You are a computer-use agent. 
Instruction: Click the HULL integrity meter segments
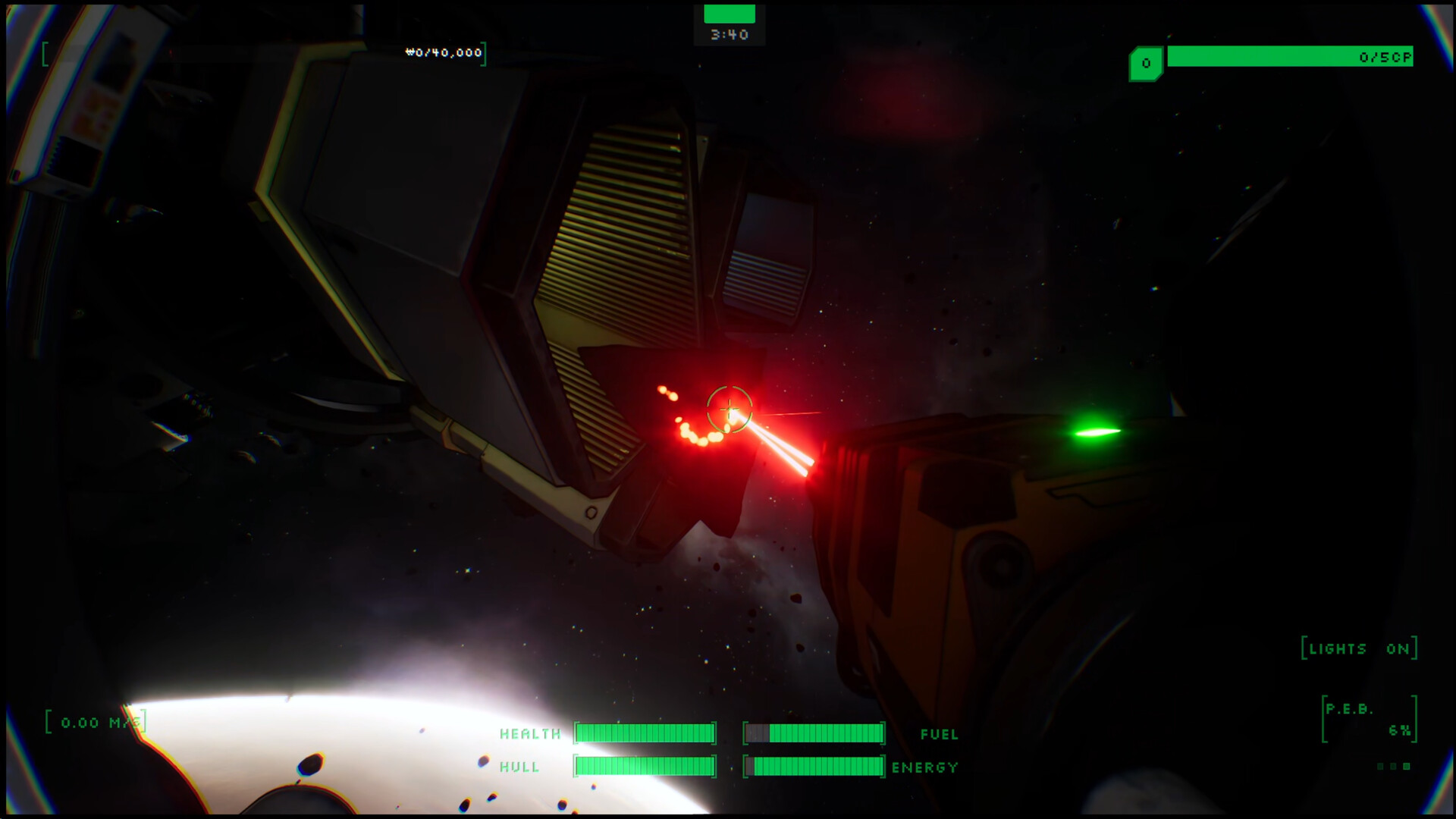coord(646,767)
